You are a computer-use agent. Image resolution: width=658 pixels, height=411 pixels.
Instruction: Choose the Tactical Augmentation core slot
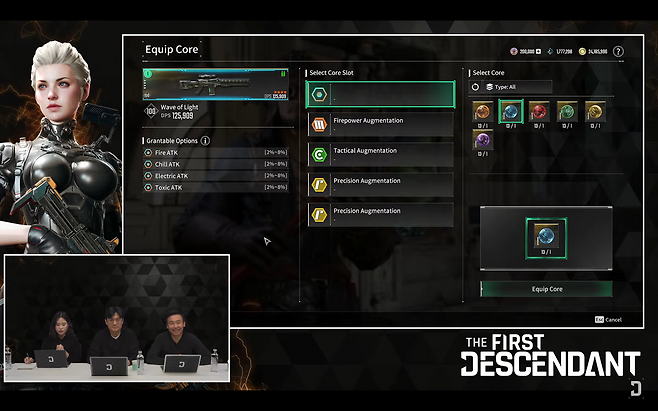[380, 154]
